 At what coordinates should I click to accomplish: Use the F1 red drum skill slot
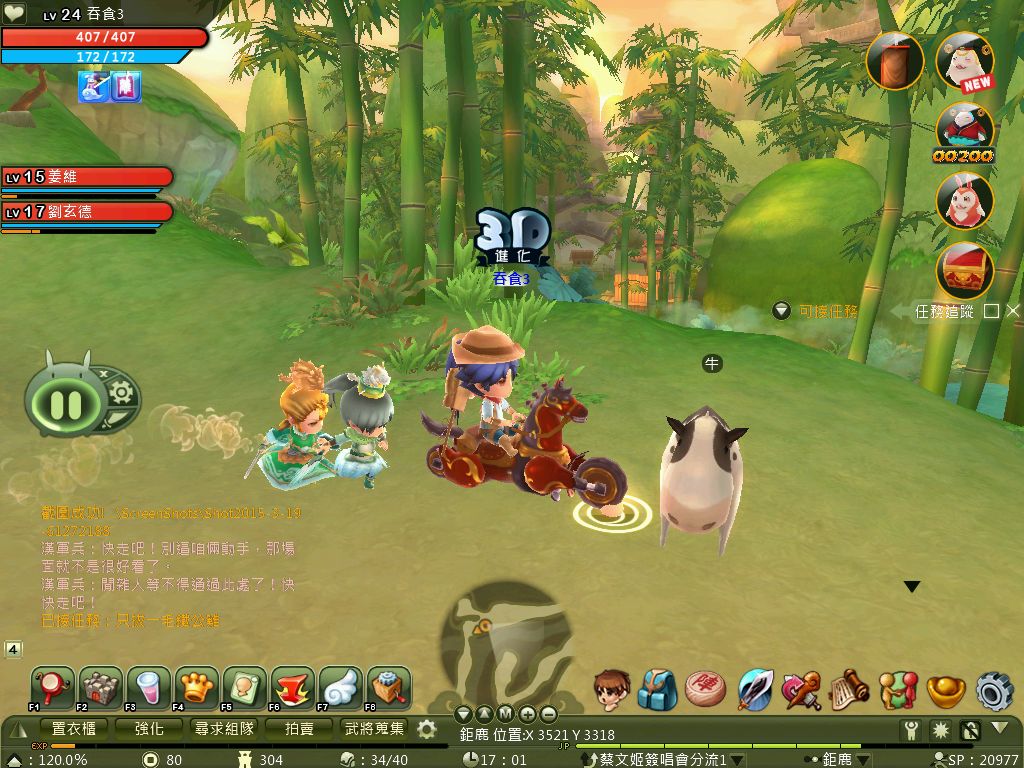click(51, 688)
